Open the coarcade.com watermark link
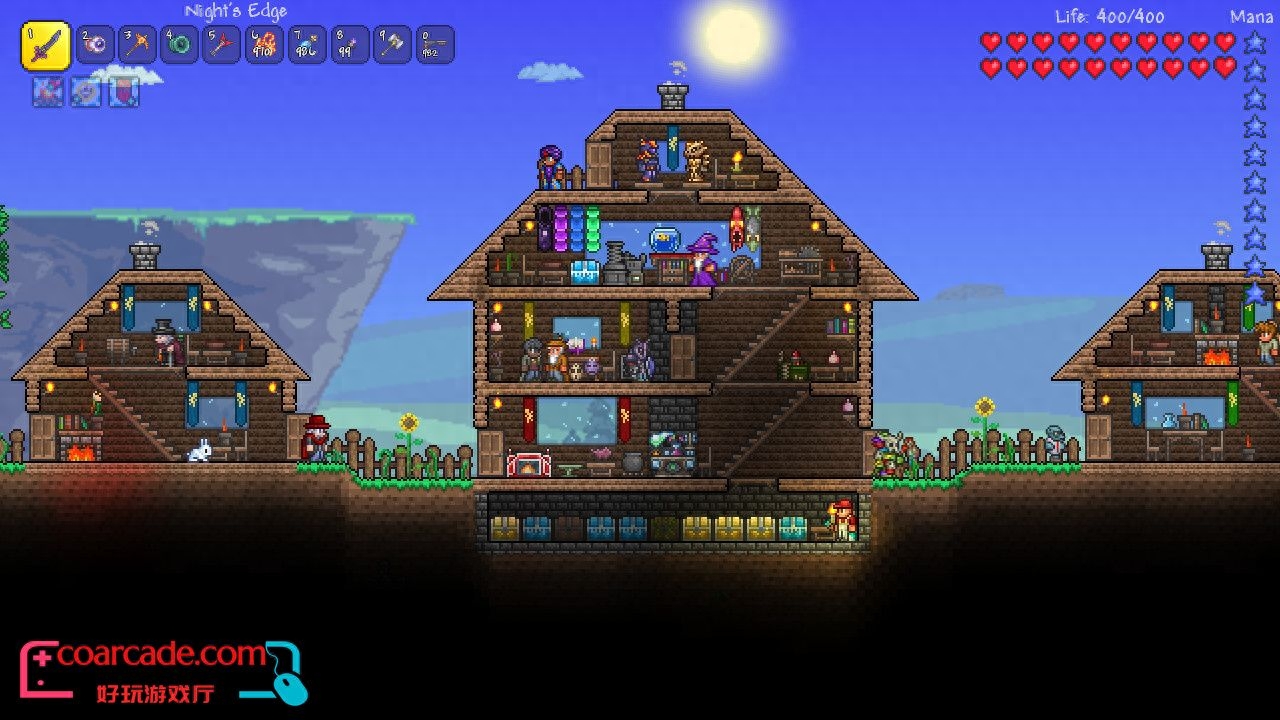The width and height of the screenshot is (1280, 720). (x=160, y=657)
